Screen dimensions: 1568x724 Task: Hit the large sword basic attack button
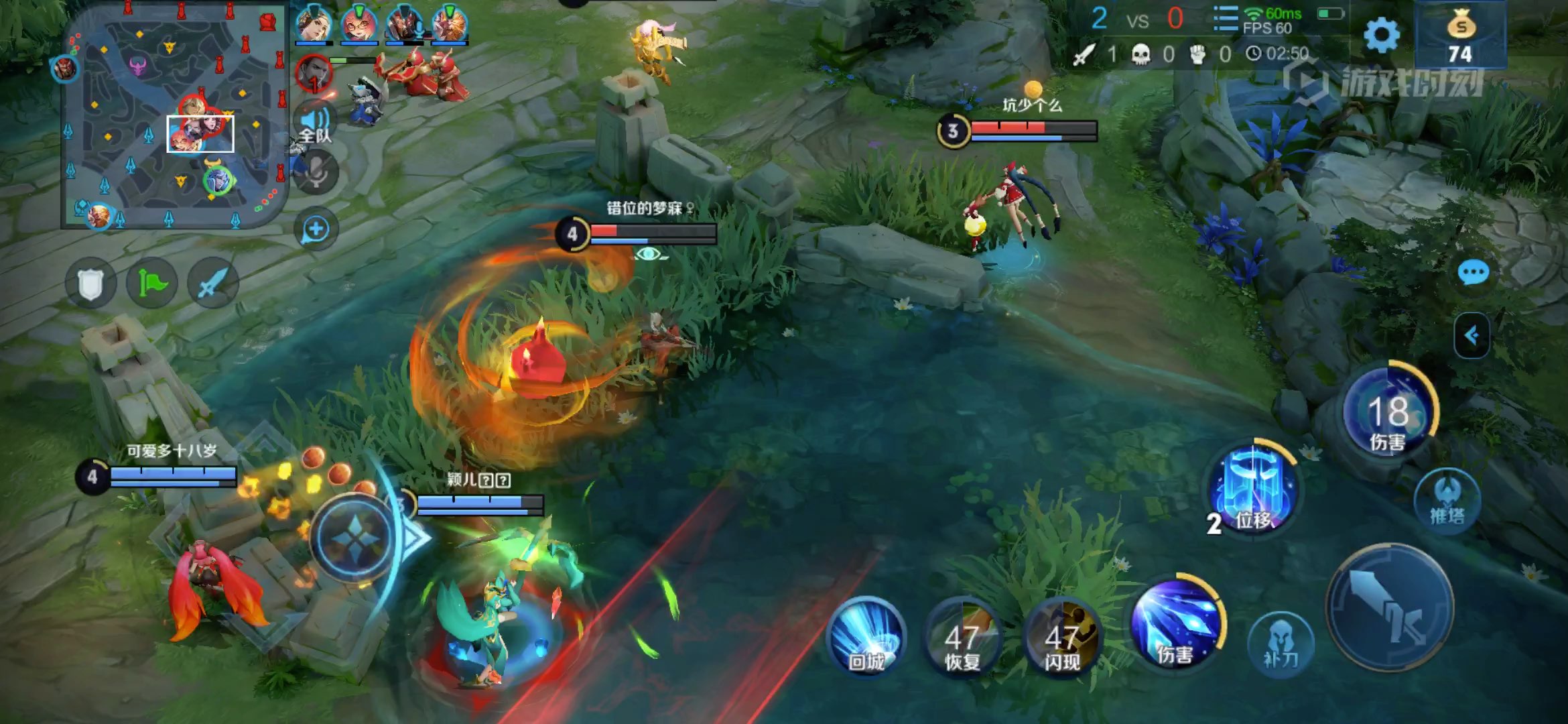1390,608
